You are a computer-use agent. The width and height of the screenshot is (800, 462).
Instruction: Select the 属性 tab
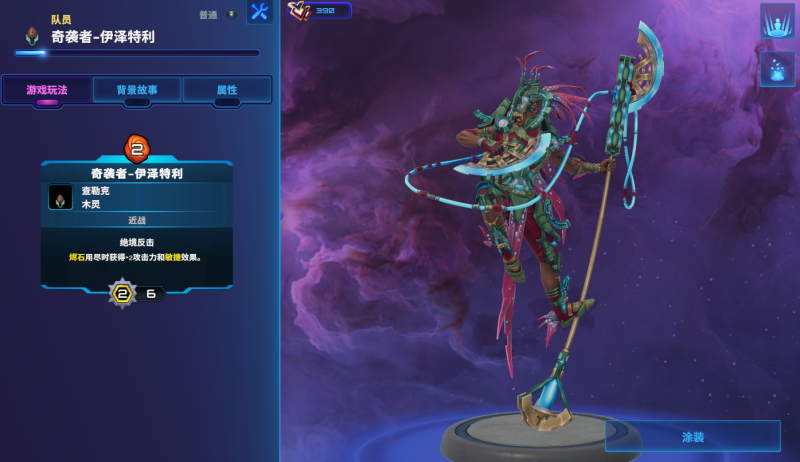[x=227, y=90]
